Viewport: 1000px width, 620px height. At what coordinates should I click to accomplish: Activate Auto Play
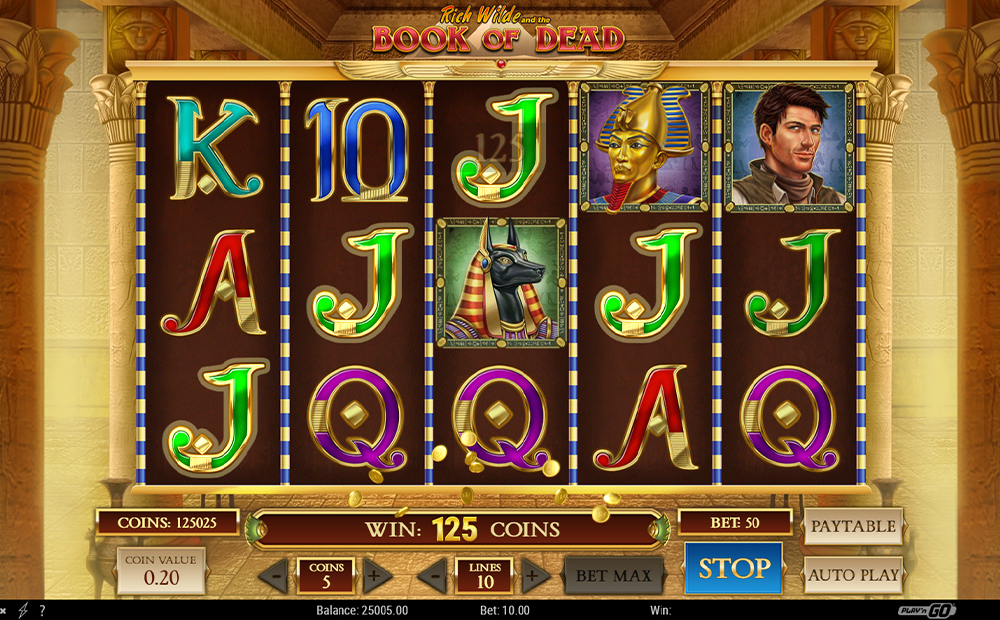(x=853, y=576)
